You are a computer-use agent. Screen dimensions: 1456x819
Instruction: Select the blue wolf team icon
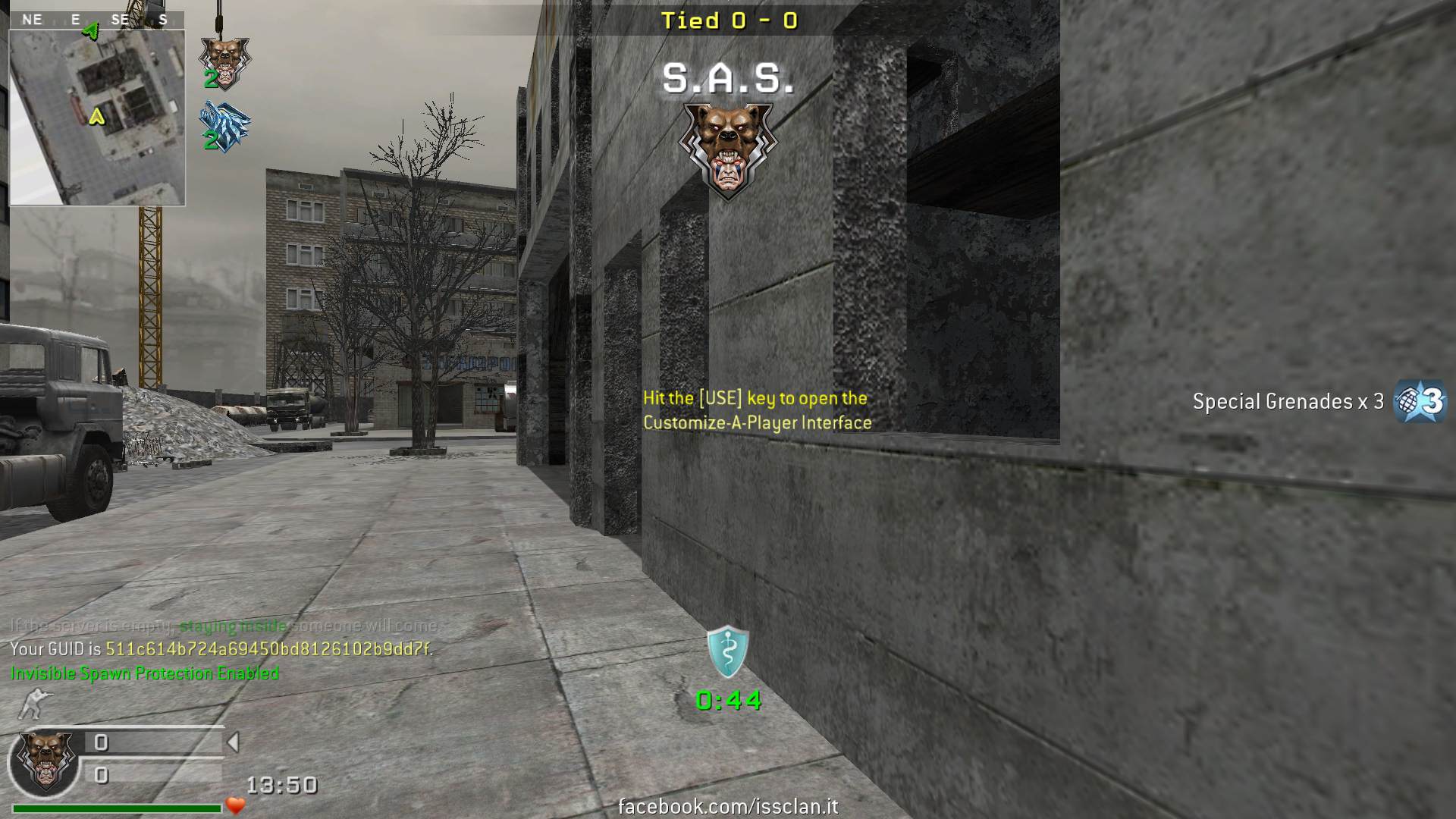(x=225, y=126)
